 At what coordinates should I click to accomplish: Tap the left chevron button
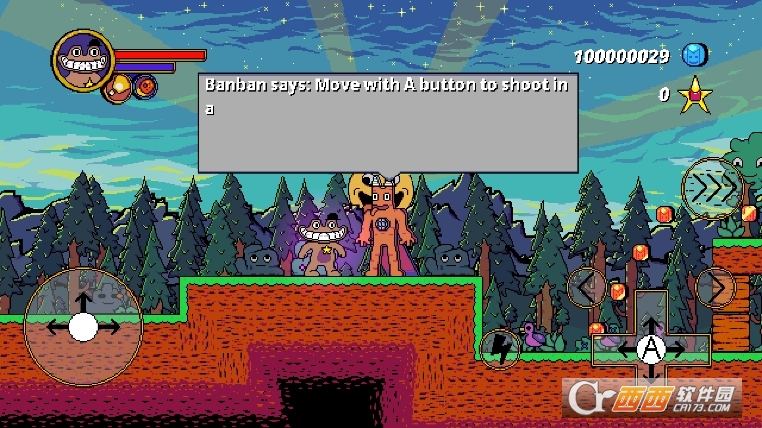click(x=586, y=287)
